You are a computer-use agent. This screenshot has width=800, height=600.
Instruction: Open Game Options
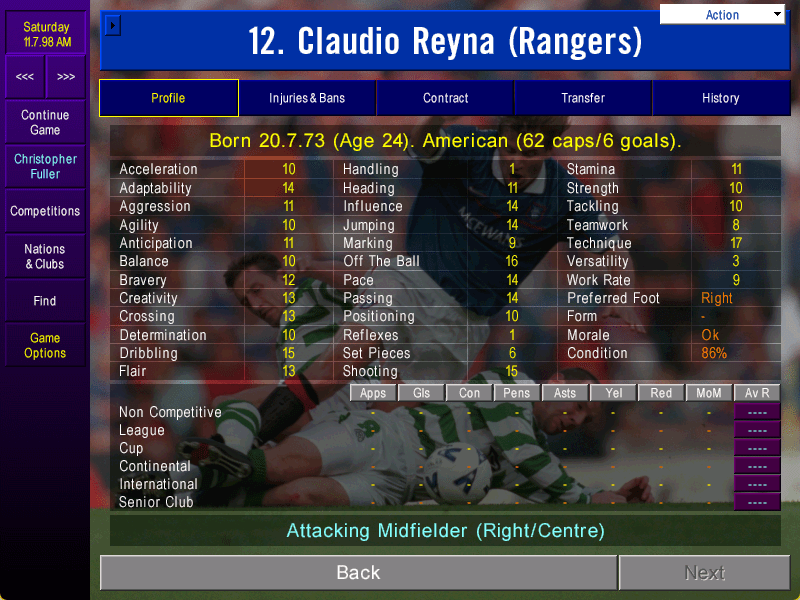click(45, 345)
